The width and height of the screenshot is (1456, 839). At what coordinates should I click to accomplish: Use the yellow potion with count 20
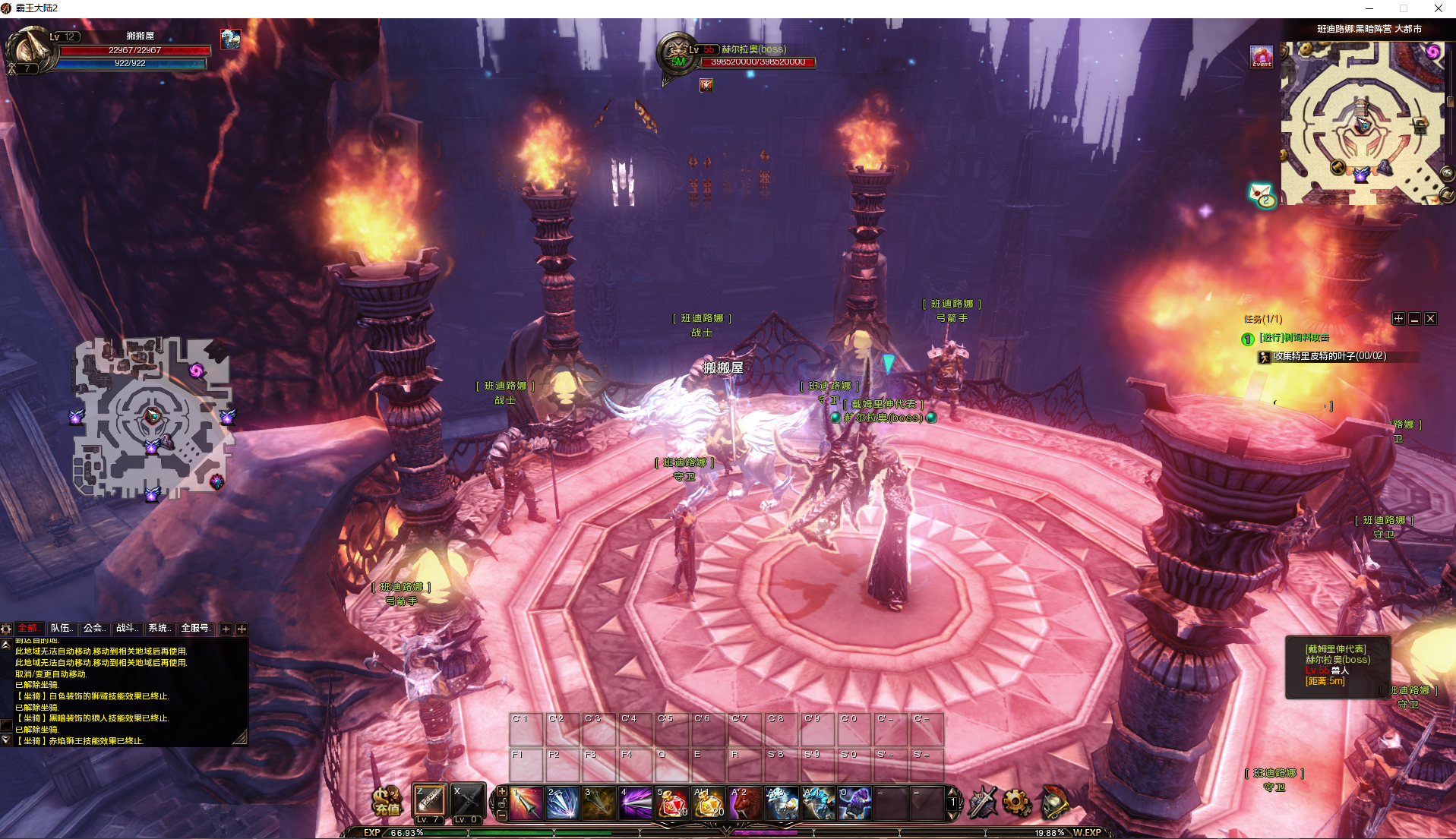click(x=708, y=803)
